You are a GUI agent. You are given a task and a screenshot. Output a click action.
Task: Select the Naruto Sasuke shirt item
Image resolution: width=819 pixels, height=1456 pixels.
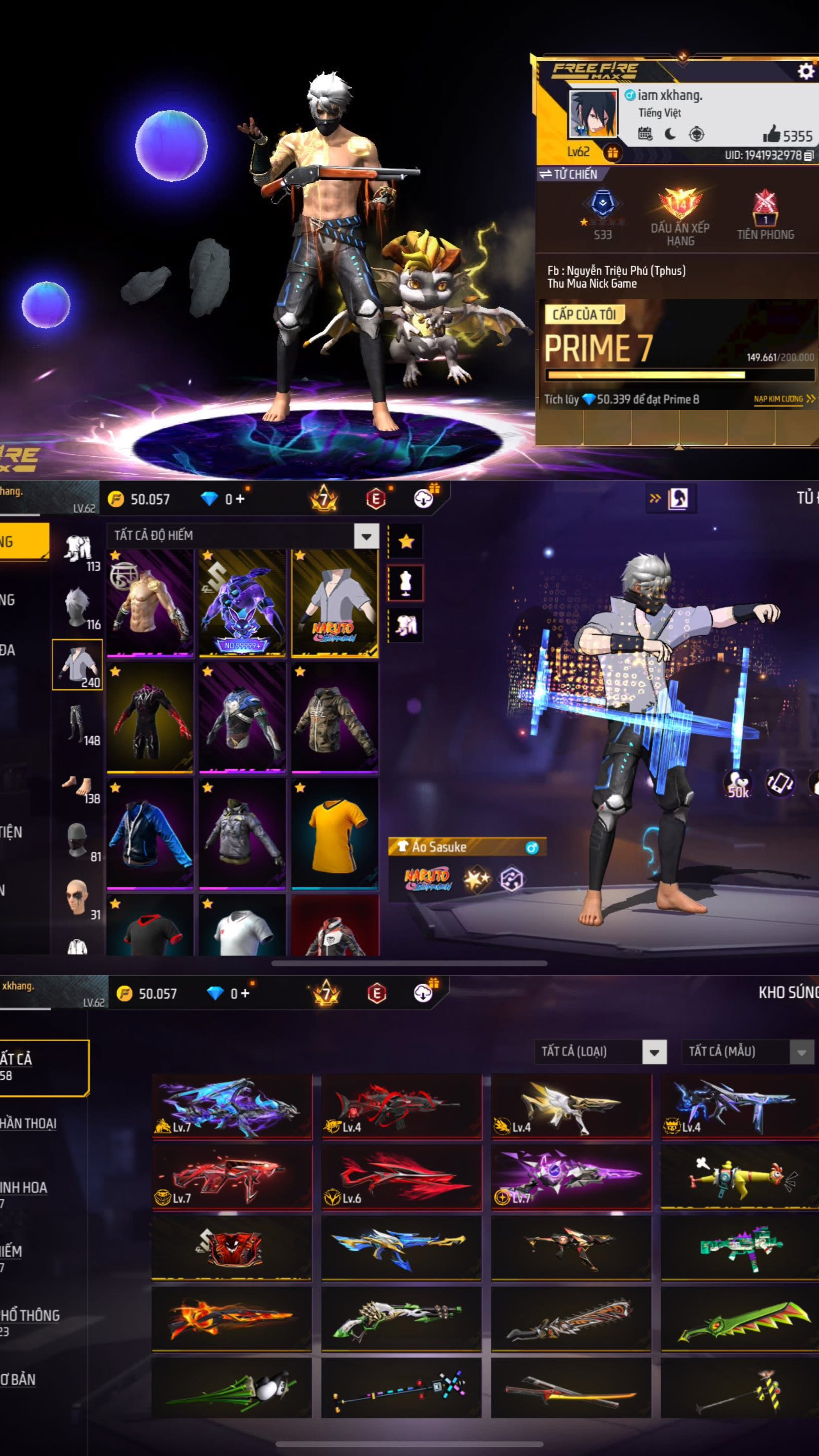coord(334,603)
